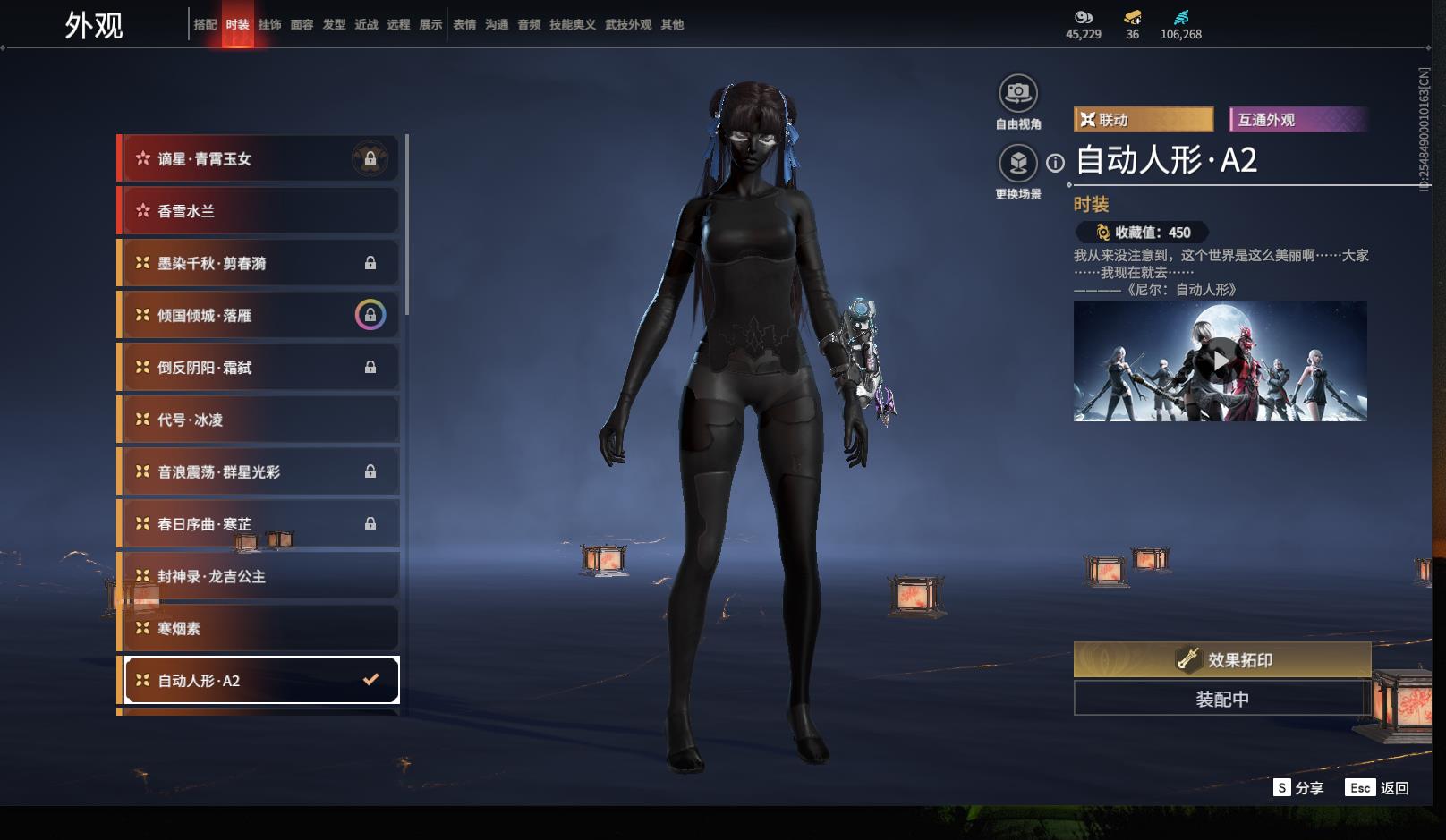1446x840 pixels.
Task: Open the 武技外观 tab
Action: [x=627, y=25]
